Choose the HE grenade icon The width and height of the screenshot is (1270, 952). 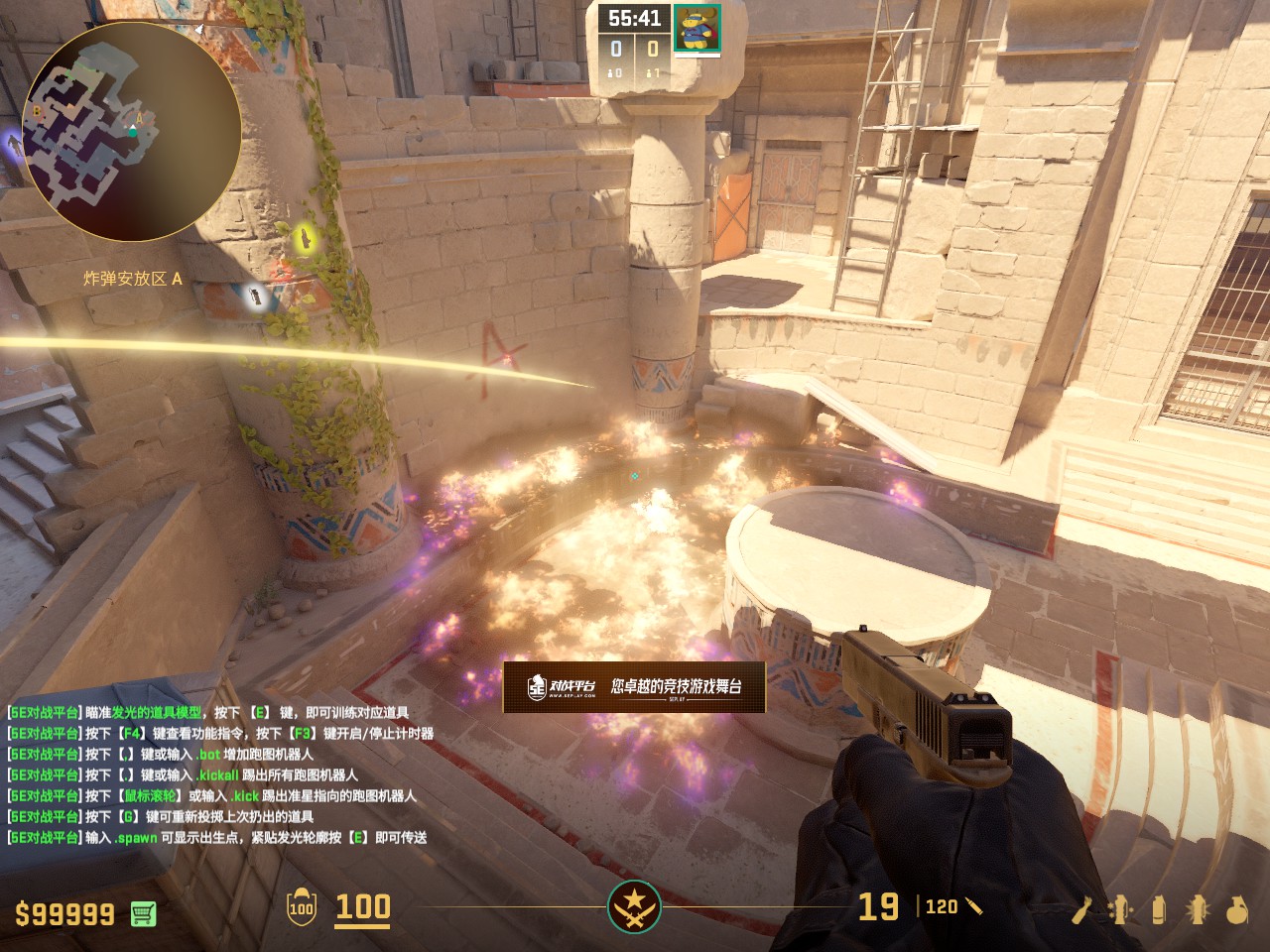1236,909
